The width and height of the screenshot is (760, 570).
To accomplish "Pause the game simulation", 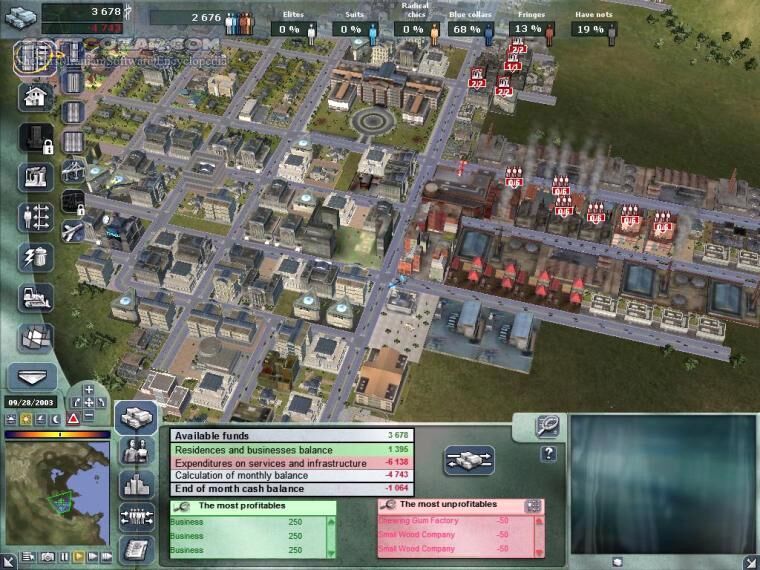I will click(x=66, y=555).
